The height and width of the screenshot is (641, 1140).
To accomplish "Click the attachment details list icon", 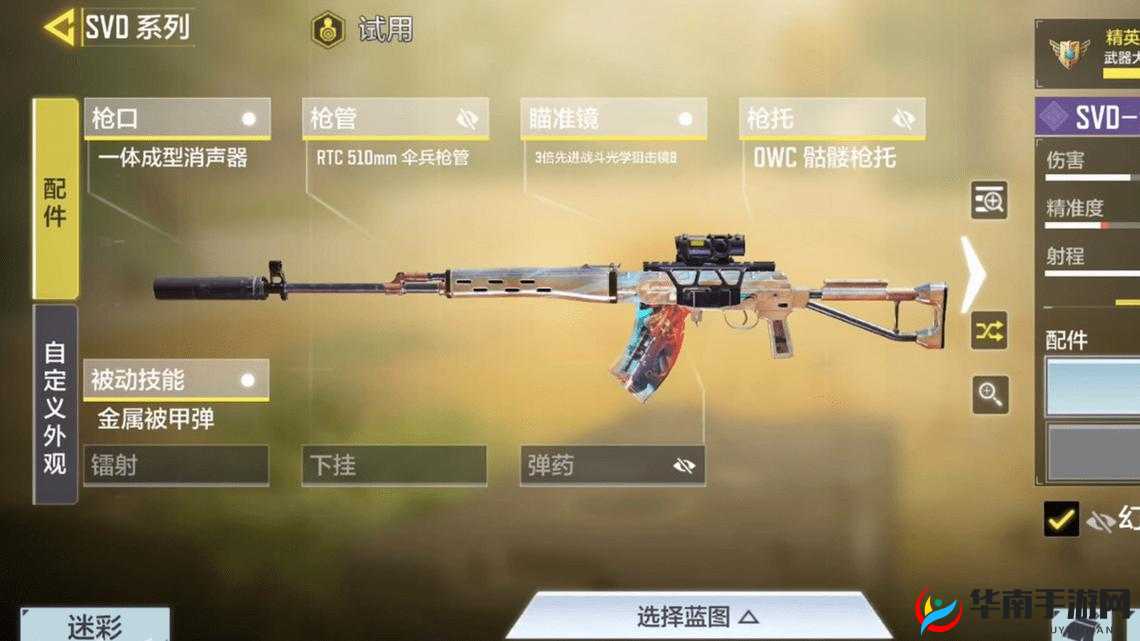I will tap(990, 201).
